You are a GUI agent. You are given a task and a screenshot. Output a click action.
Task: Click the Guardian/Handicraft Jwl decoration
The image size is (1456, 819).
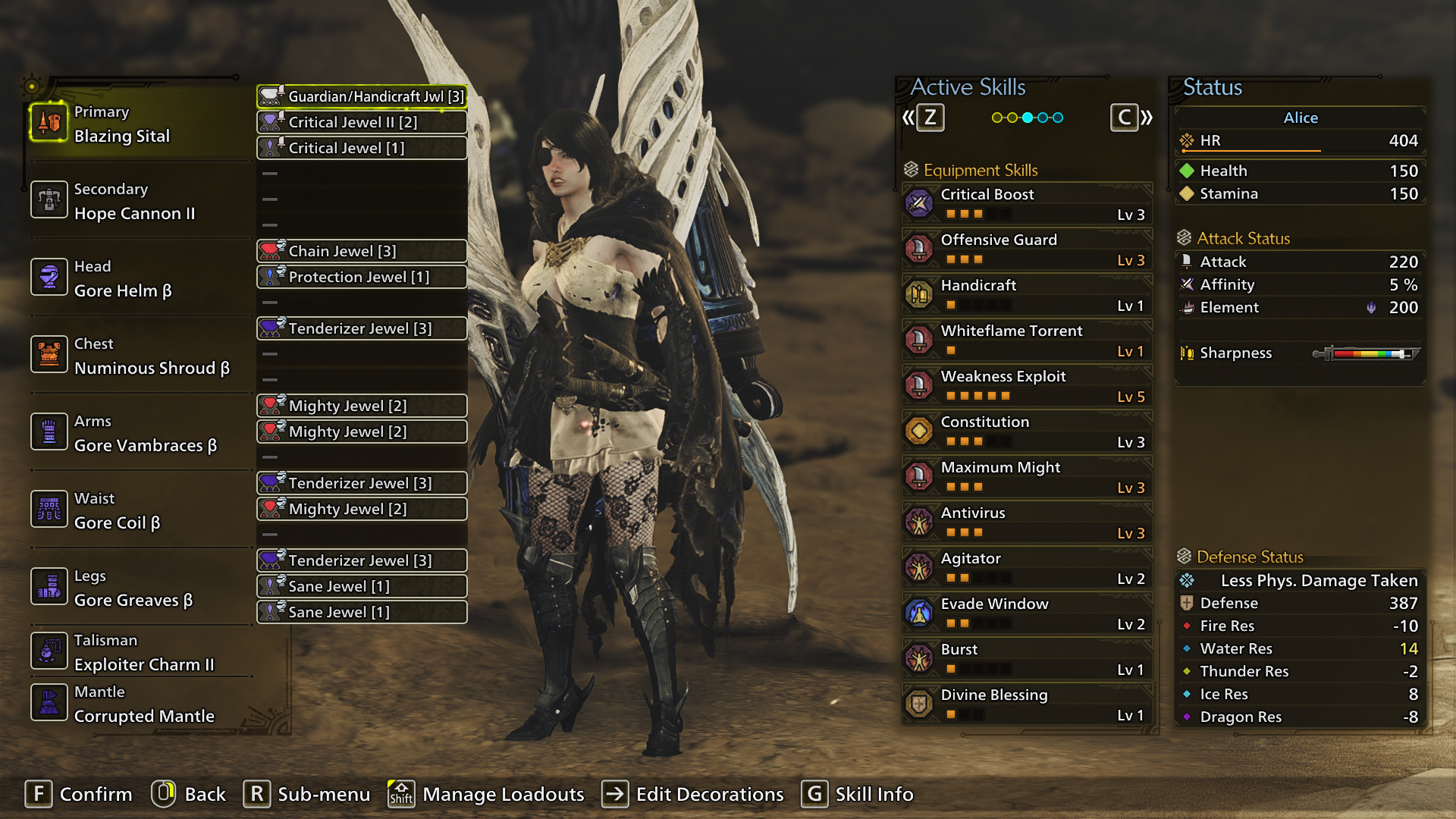(x=362, y=96)
